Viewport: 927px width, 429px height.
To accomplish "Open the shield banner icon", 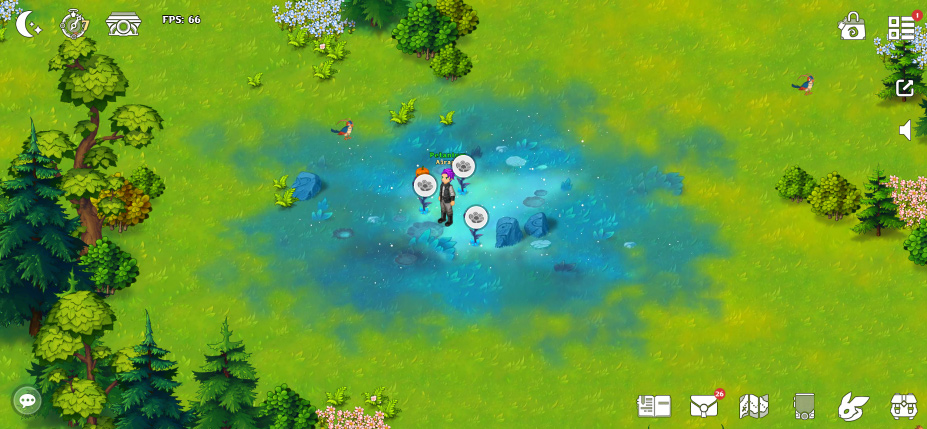I will click(803, 406).
